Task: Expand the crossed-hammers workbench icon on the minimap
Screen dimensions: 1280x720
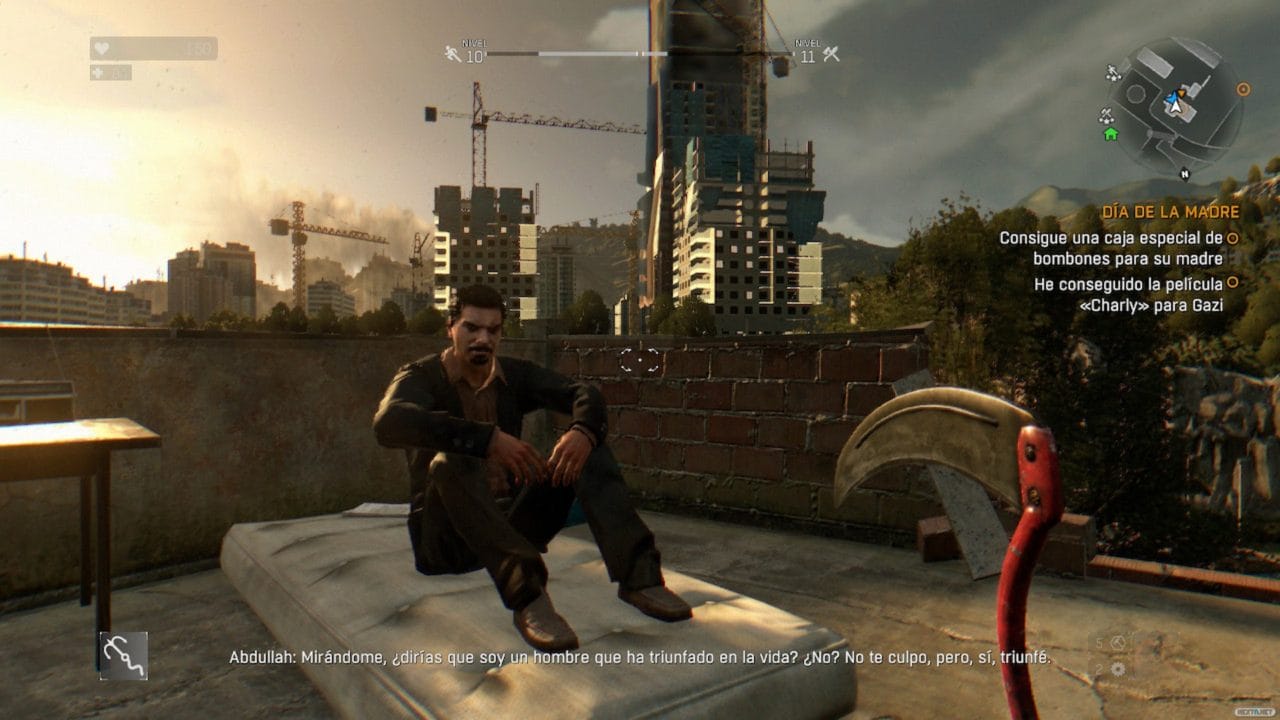Action: pos(1106,114)
